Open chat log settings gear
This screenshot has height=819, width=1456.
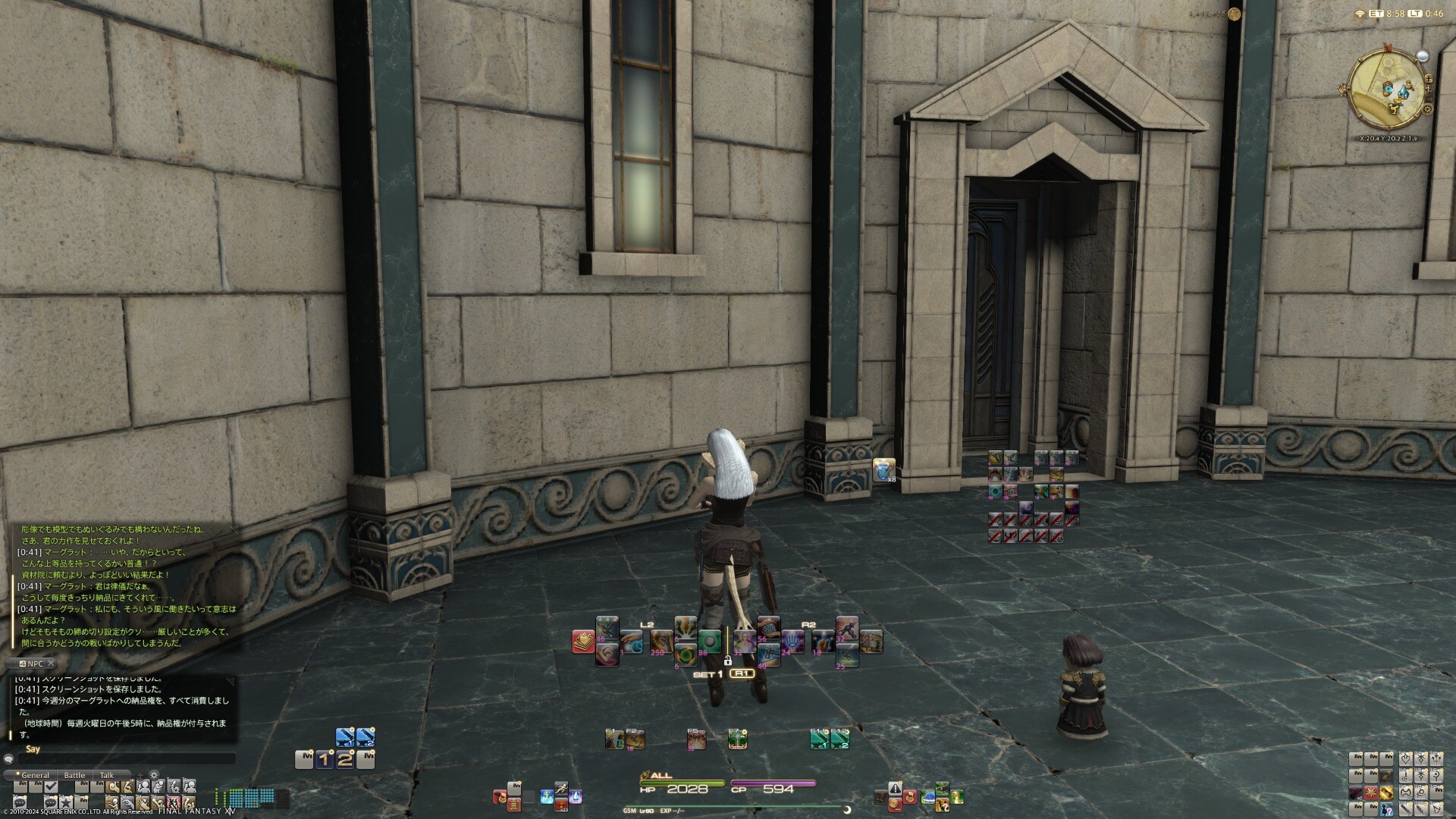tap(154, 775)
